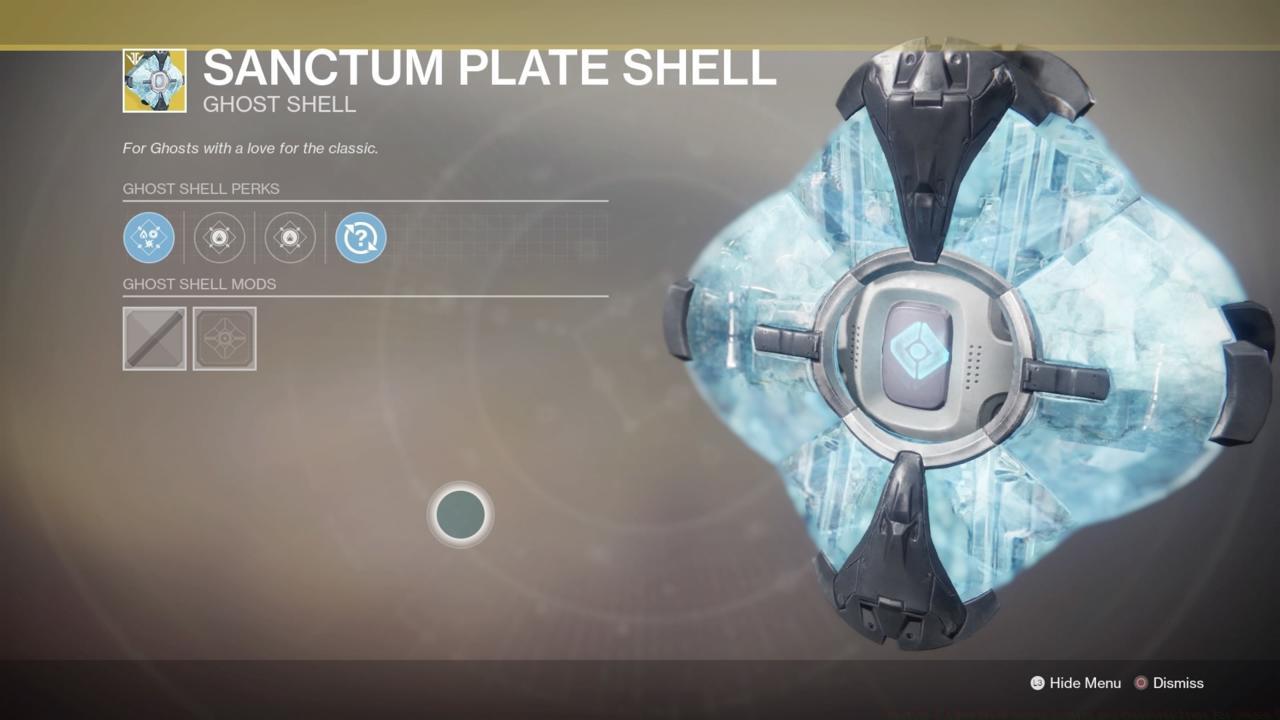Image resolution: width=1280 pixels, height=720 pixels.
Task: Click the gray circle below the description
Action: coord(460,514)
